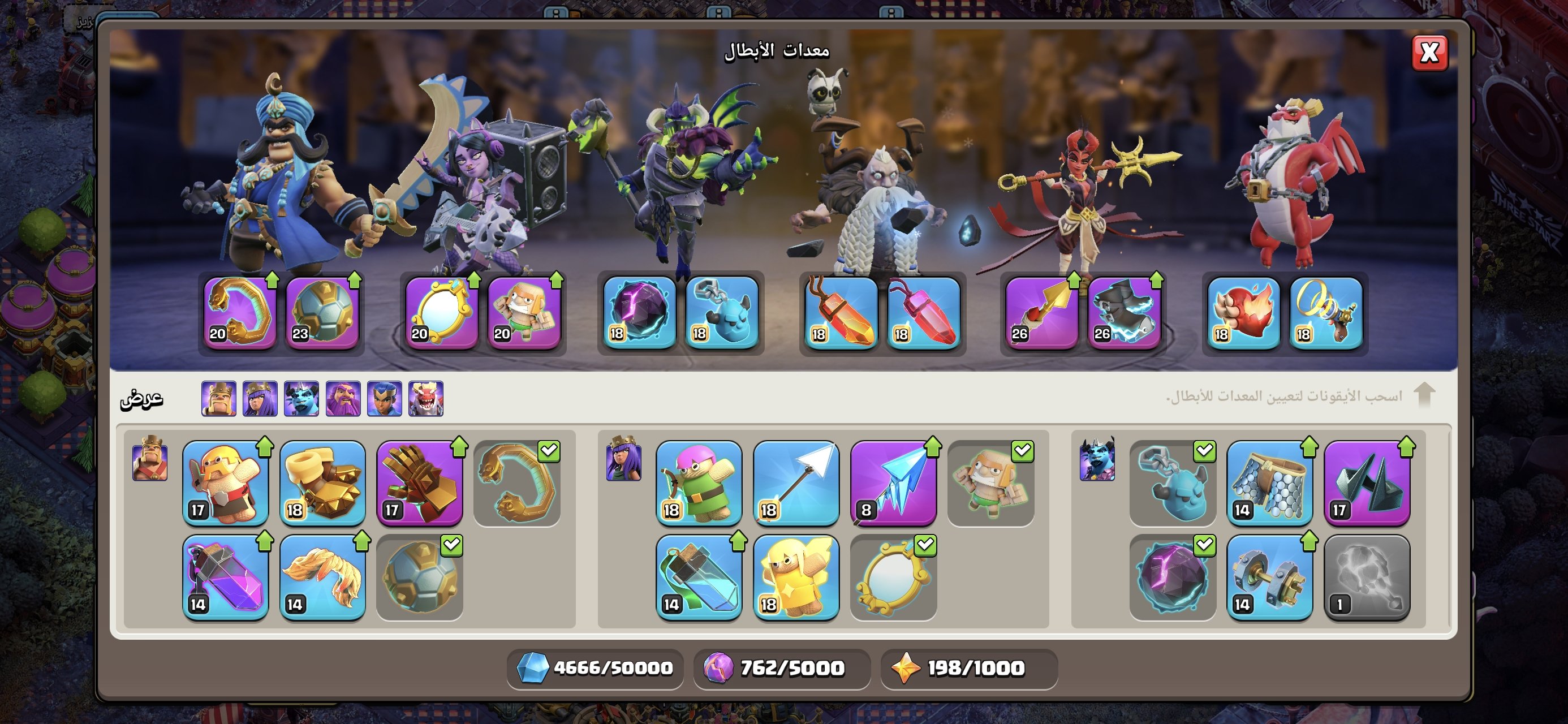The width and height of the screenshot is (1568, 724).
Task: Pick the Archer Puppet equipment
Action: tap(699, 483)
